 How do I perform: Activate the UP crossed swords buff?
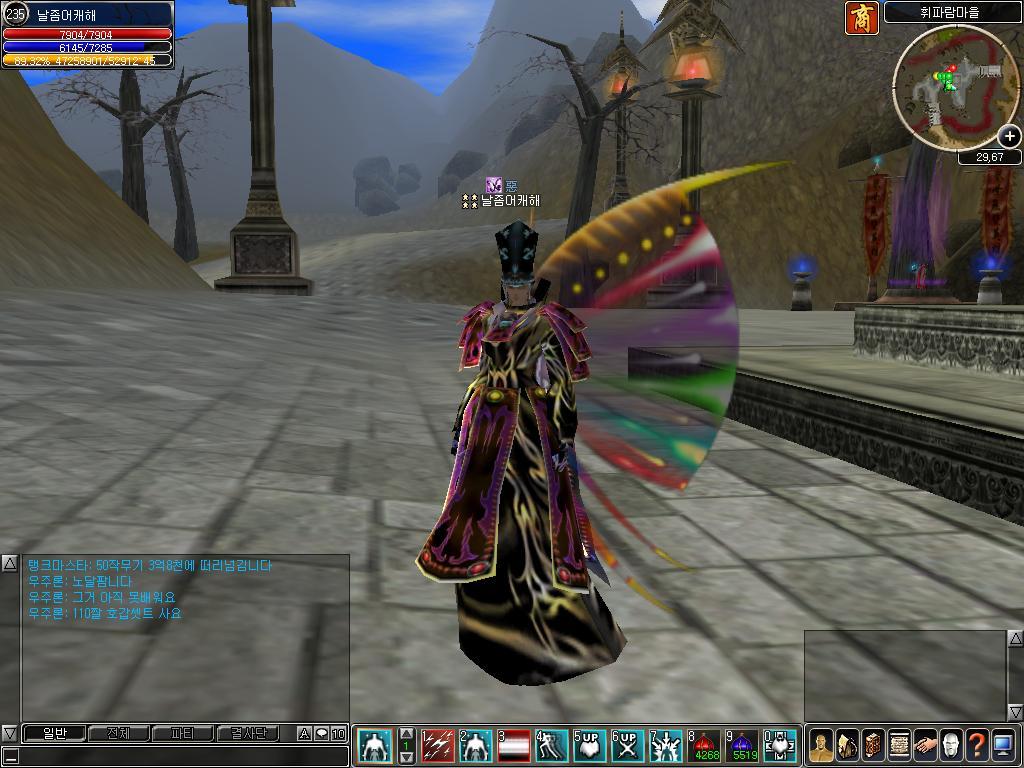point(627,745)
